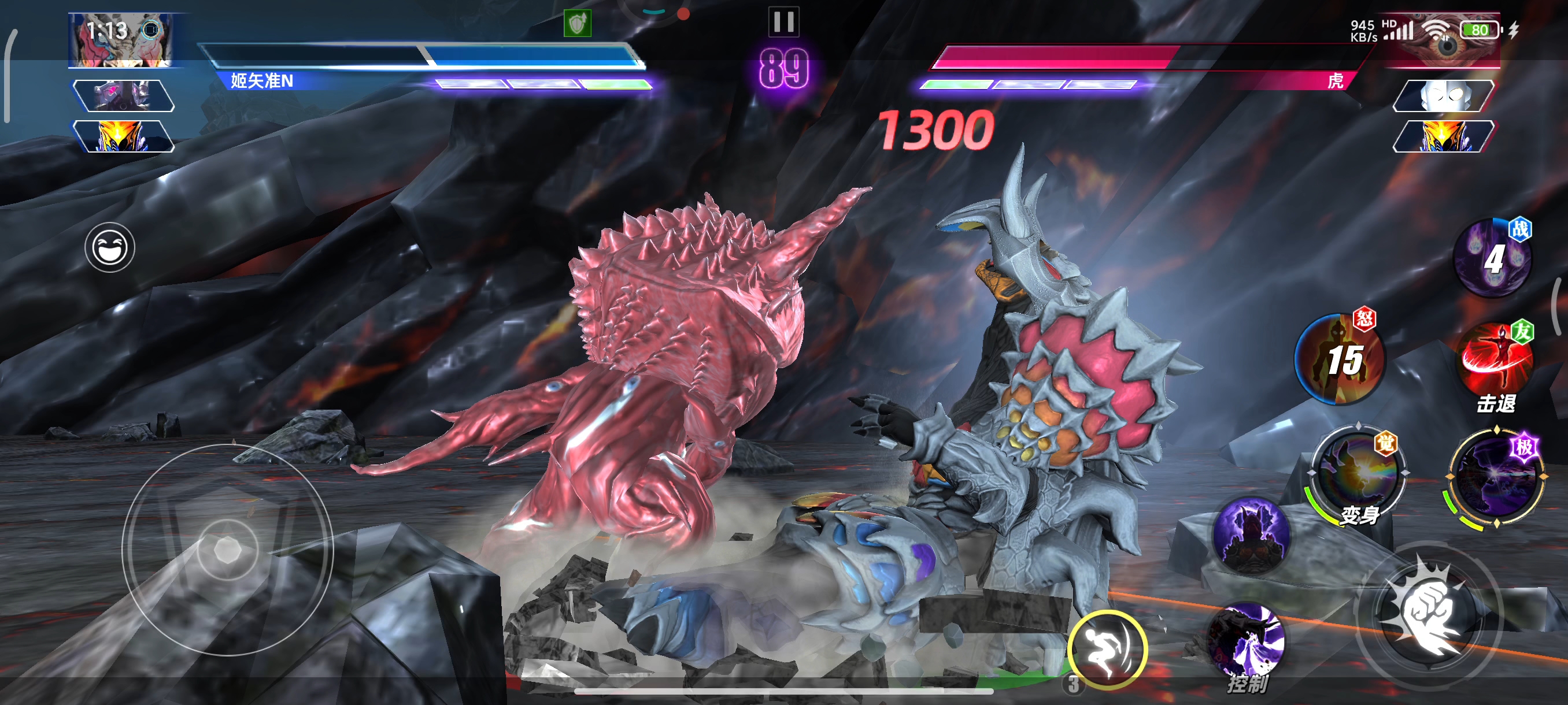Touch the virtual movement joystick
Screen dimensions: 1568x705
coord(228,550)
